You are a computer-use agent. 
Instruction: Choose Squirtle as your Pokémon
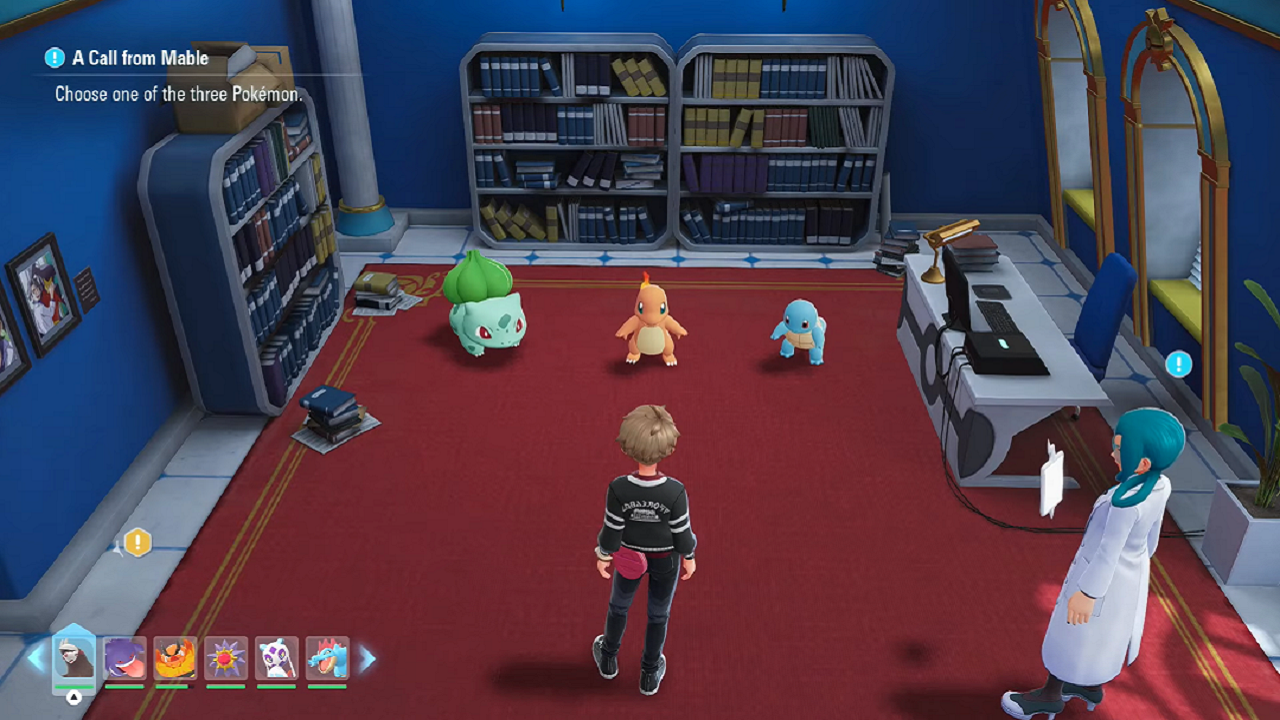pos(799,330)
